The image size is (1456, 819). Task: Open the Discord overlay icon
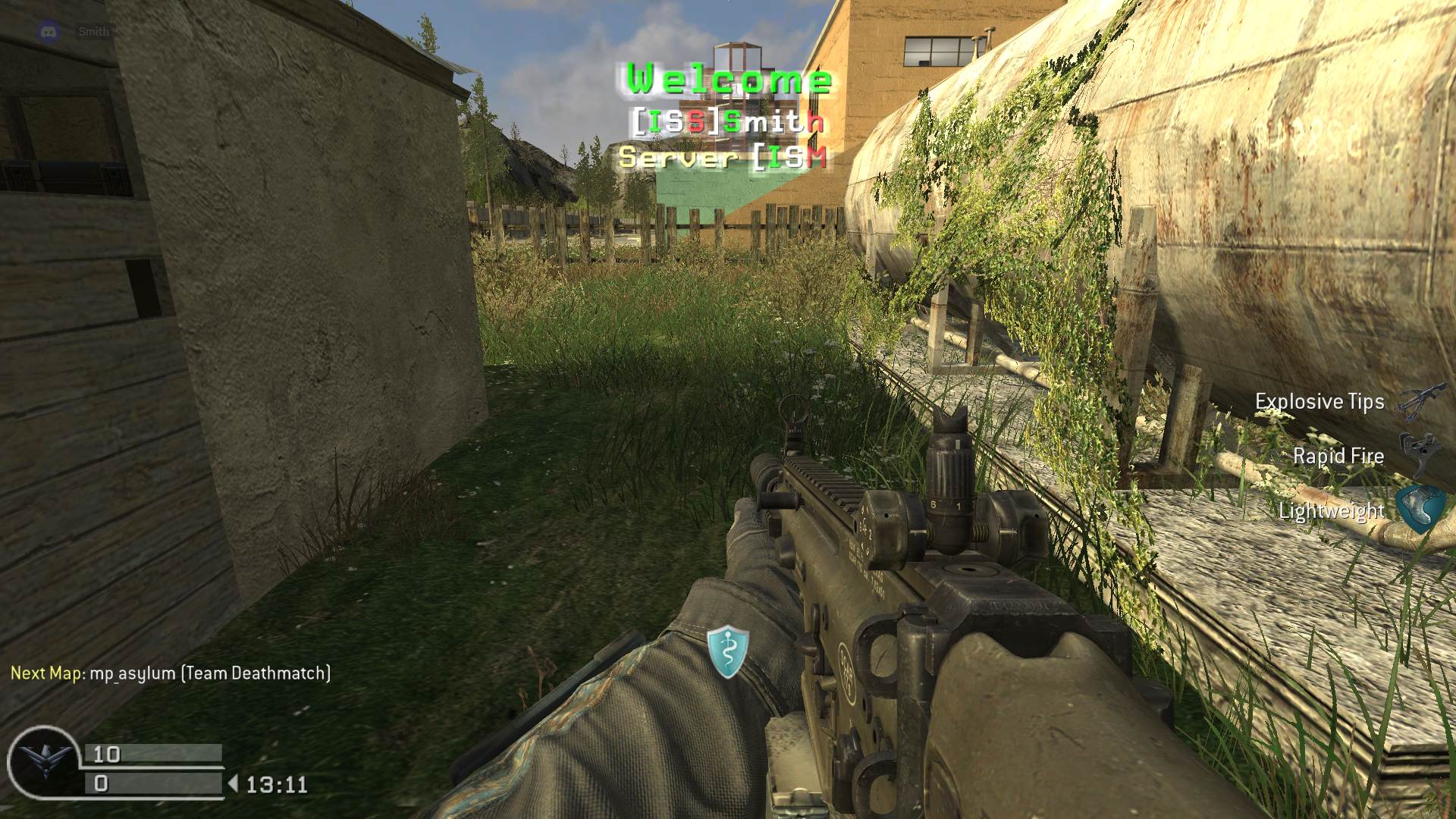click(49, 32)
